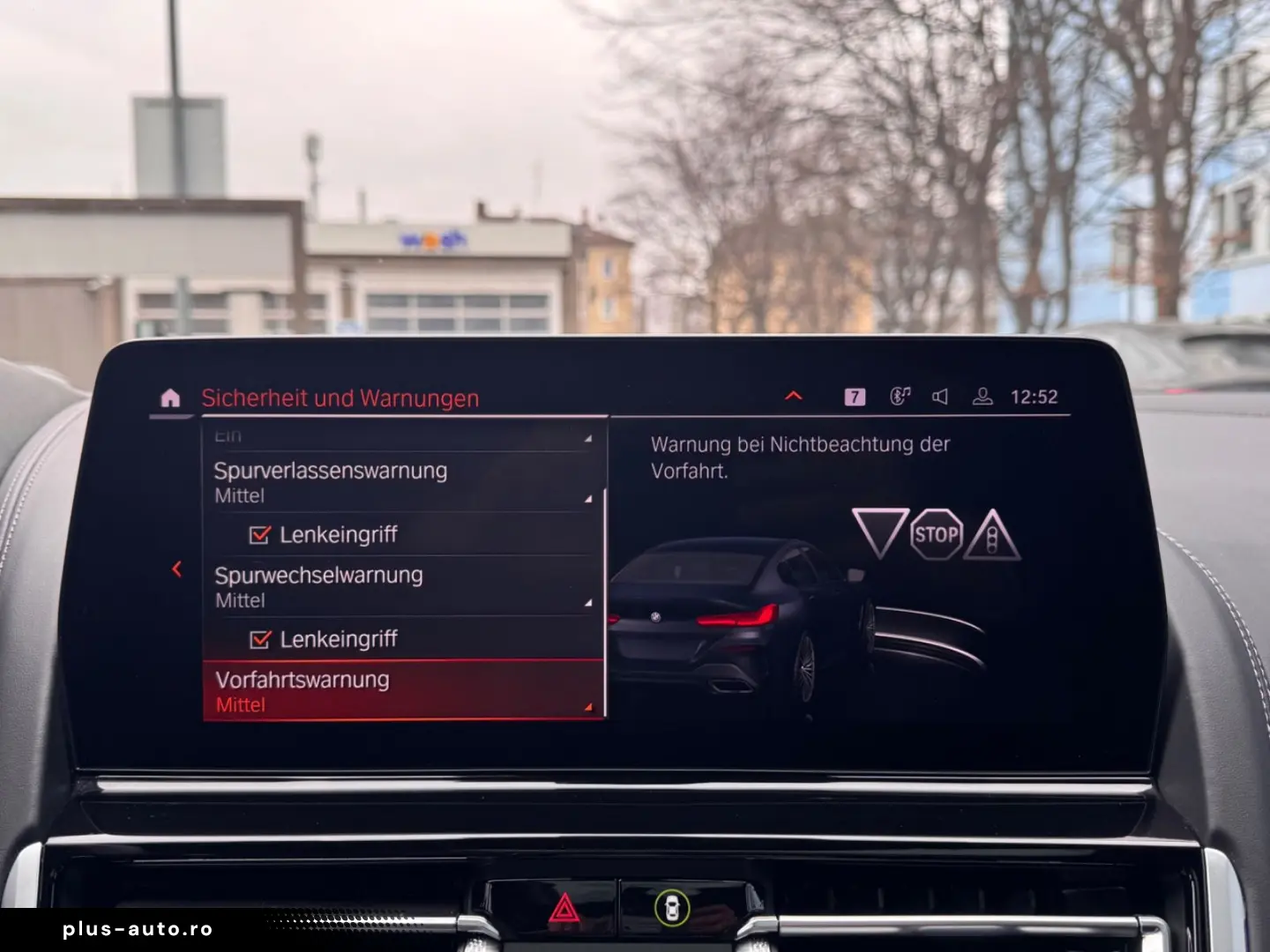
Task: Select the STOP sign symbol in the illustration
Action: point(938,532)
